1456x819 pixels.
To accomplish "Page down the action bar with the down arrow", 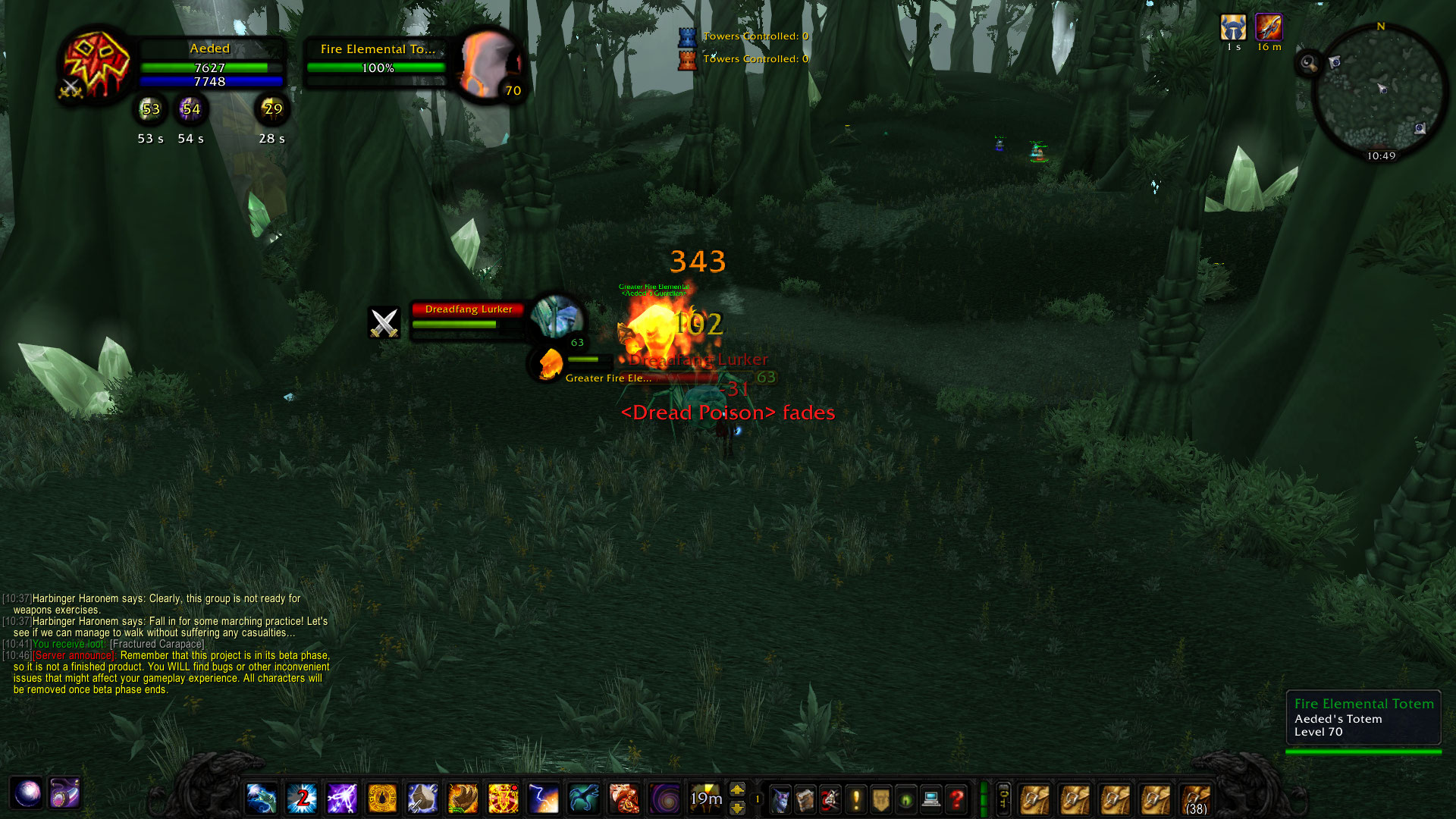I will pos(737,807).
